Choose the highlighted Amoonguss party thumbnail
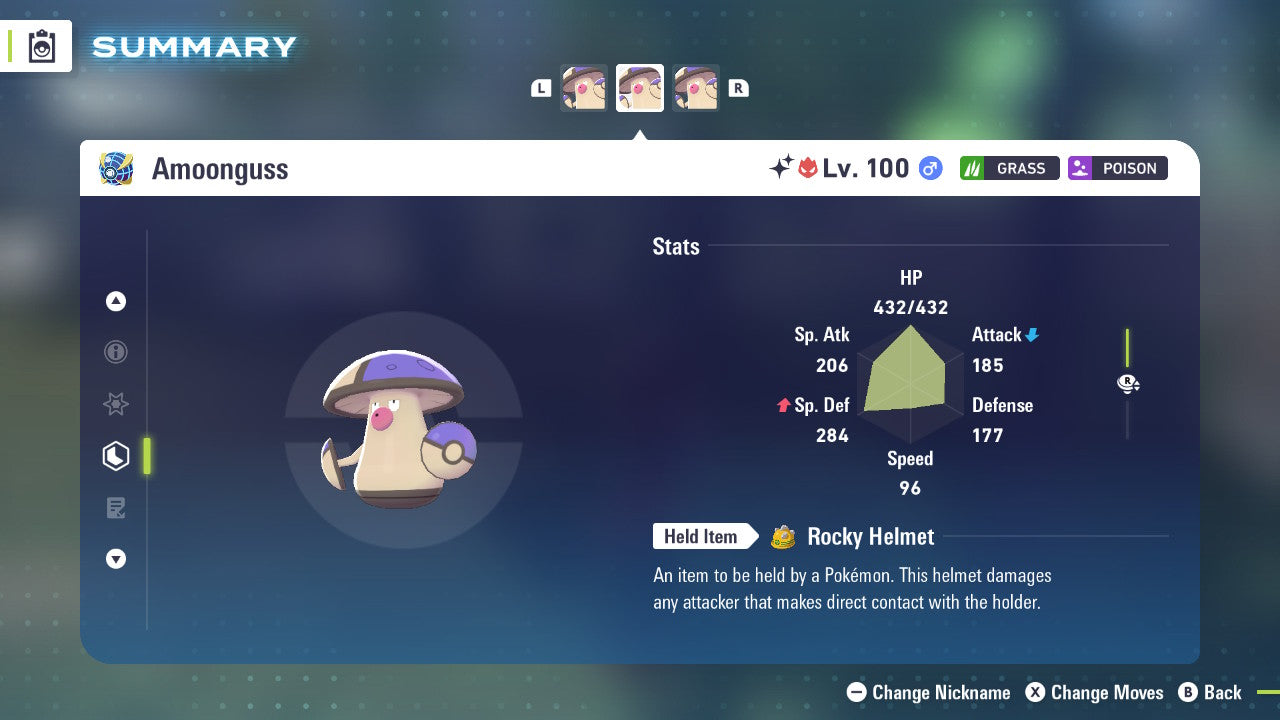1280x720 pixels. coord(640,88)
